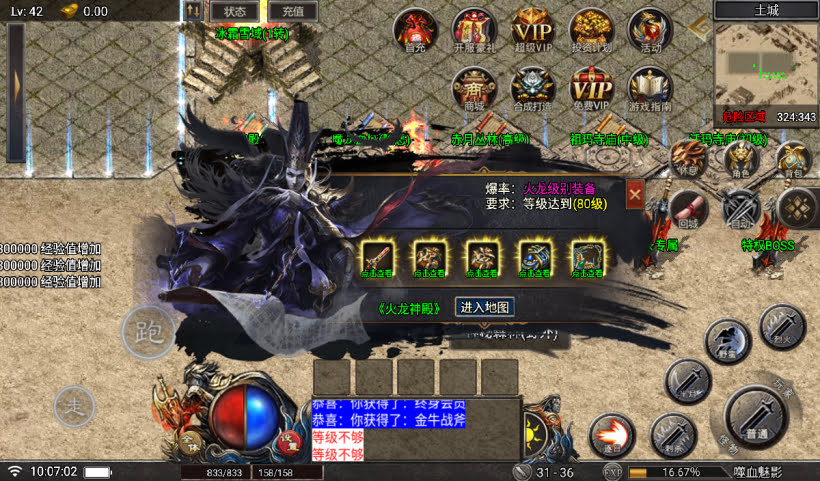Open the 商城 shop

(474, 89)
